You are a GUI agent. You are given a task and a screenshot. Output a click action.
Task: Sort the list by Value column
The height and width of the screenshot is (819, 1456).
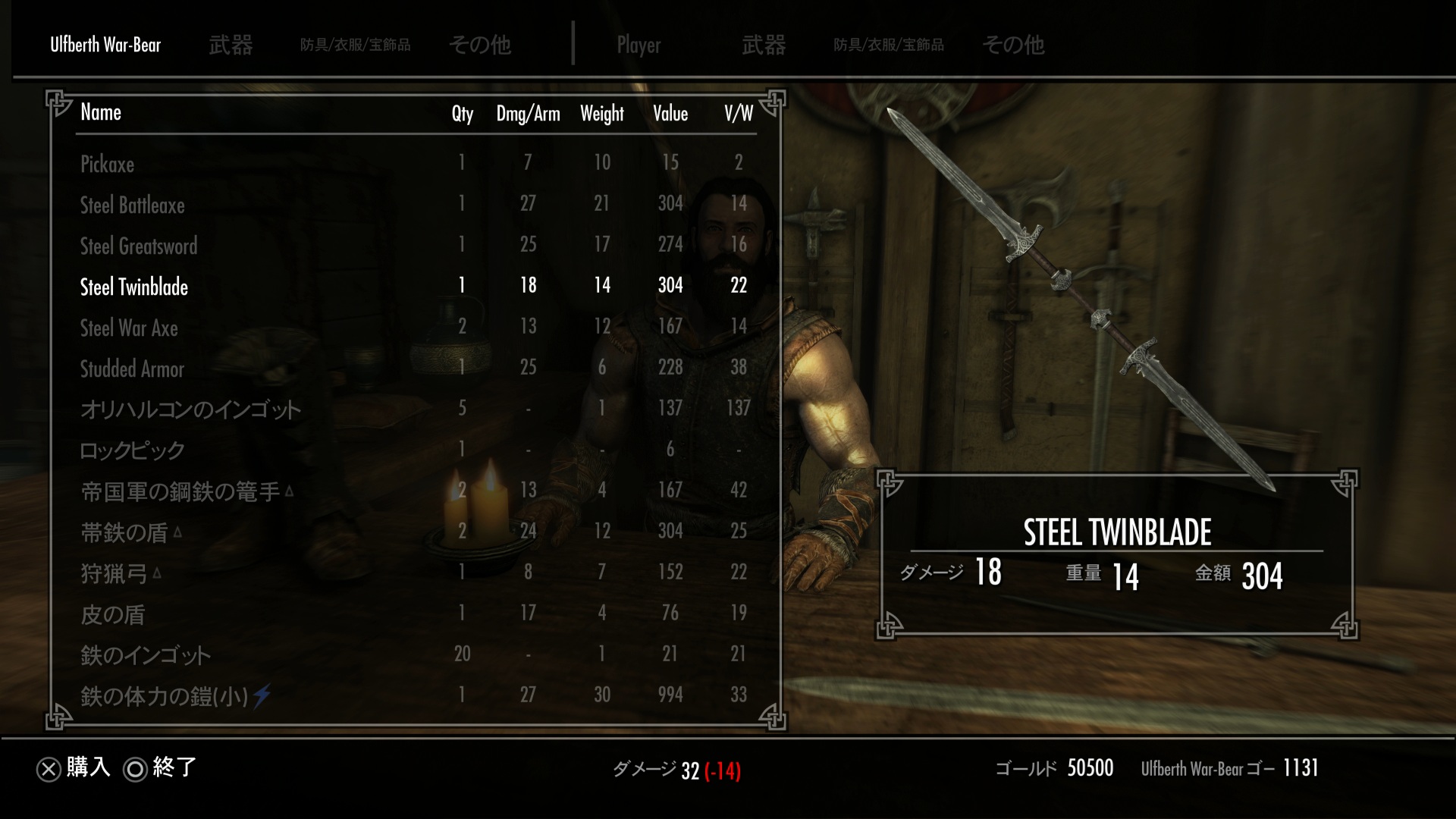click(670, 114)
